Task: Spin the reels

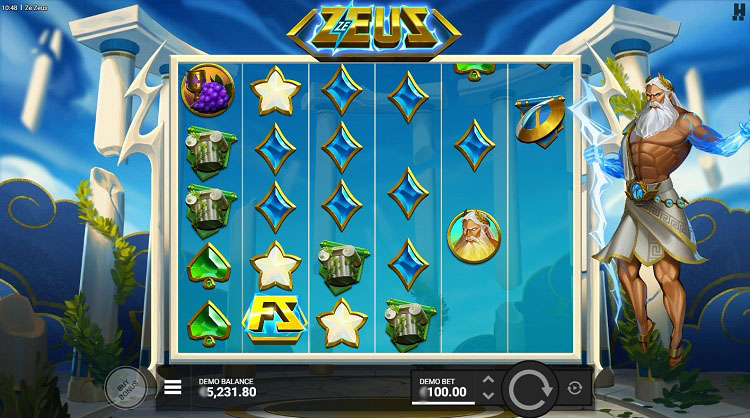Action: pos(529,387)
